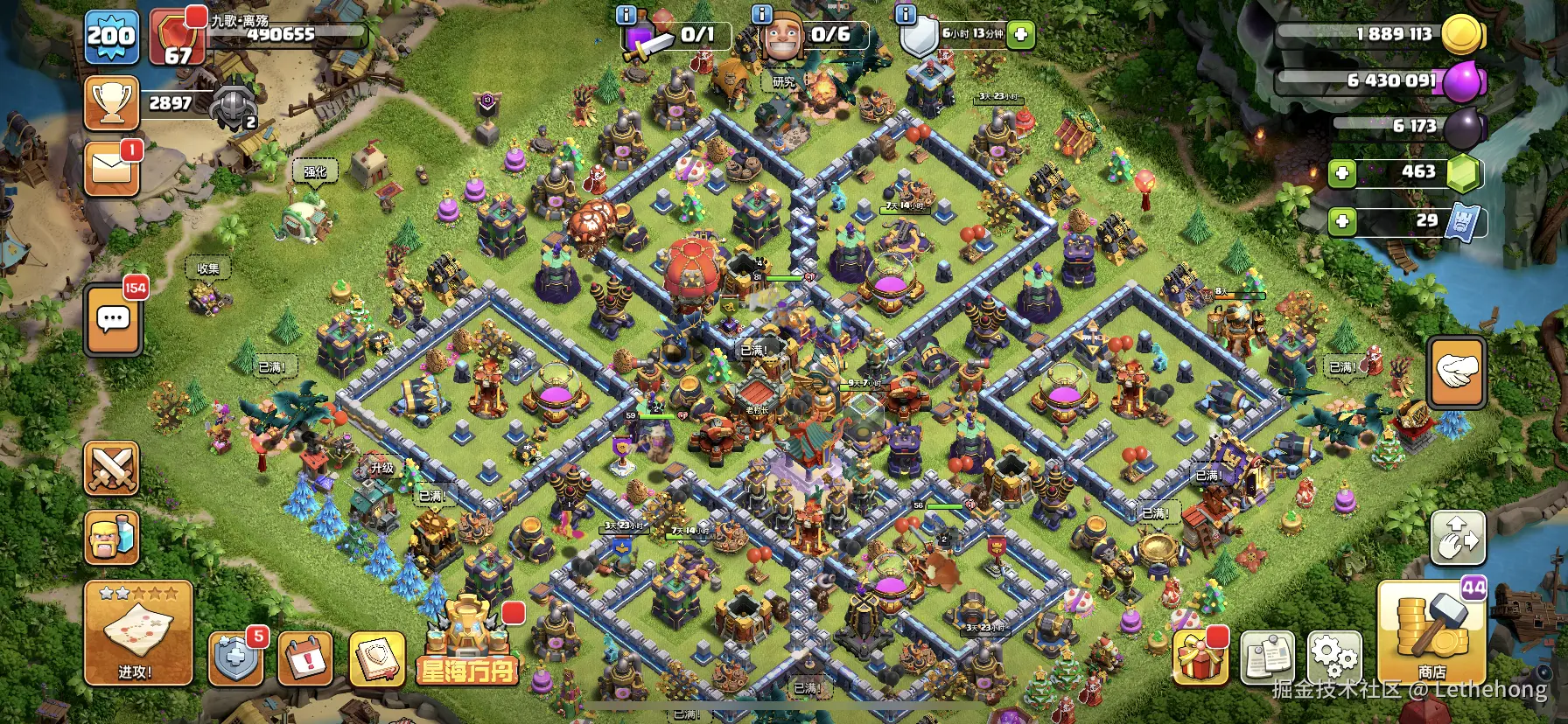Open the shield defense log button
The height and width of the screenshot is (724, 1568).
[x=235, y=658]
